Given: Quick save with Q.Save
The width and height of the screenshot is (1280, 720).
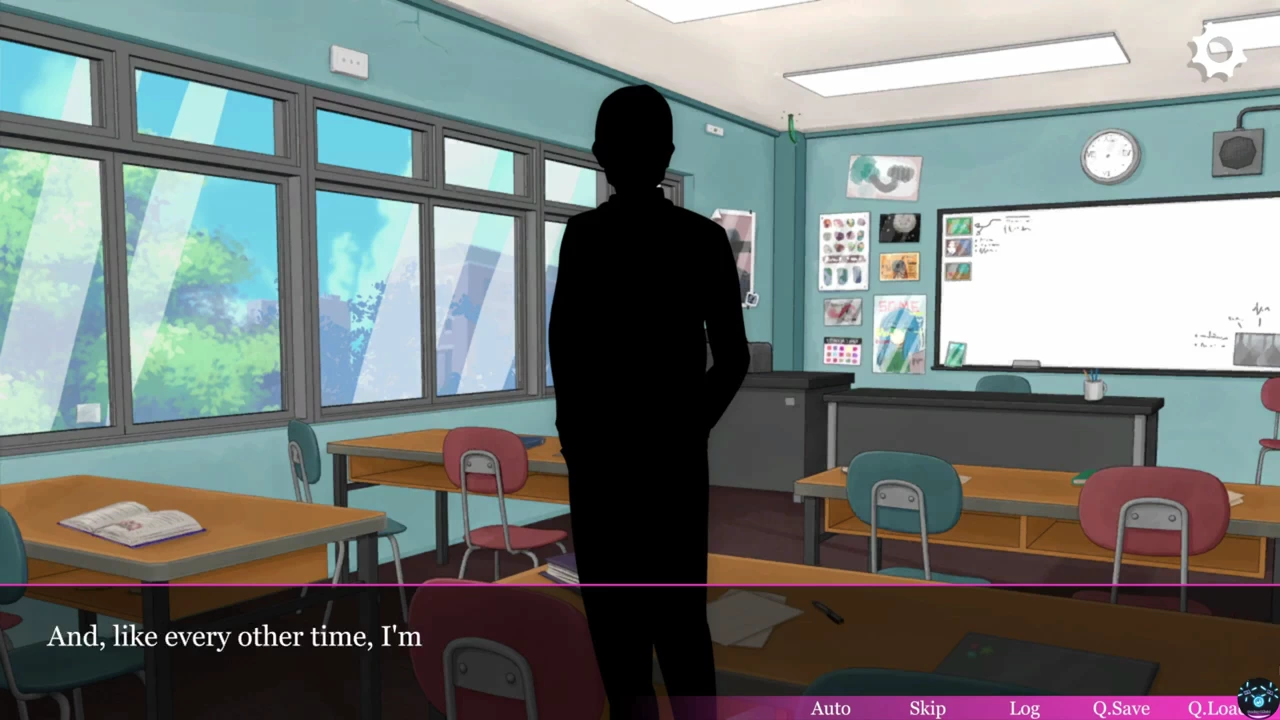Looking at the screenshot, I should point(1120,708).
